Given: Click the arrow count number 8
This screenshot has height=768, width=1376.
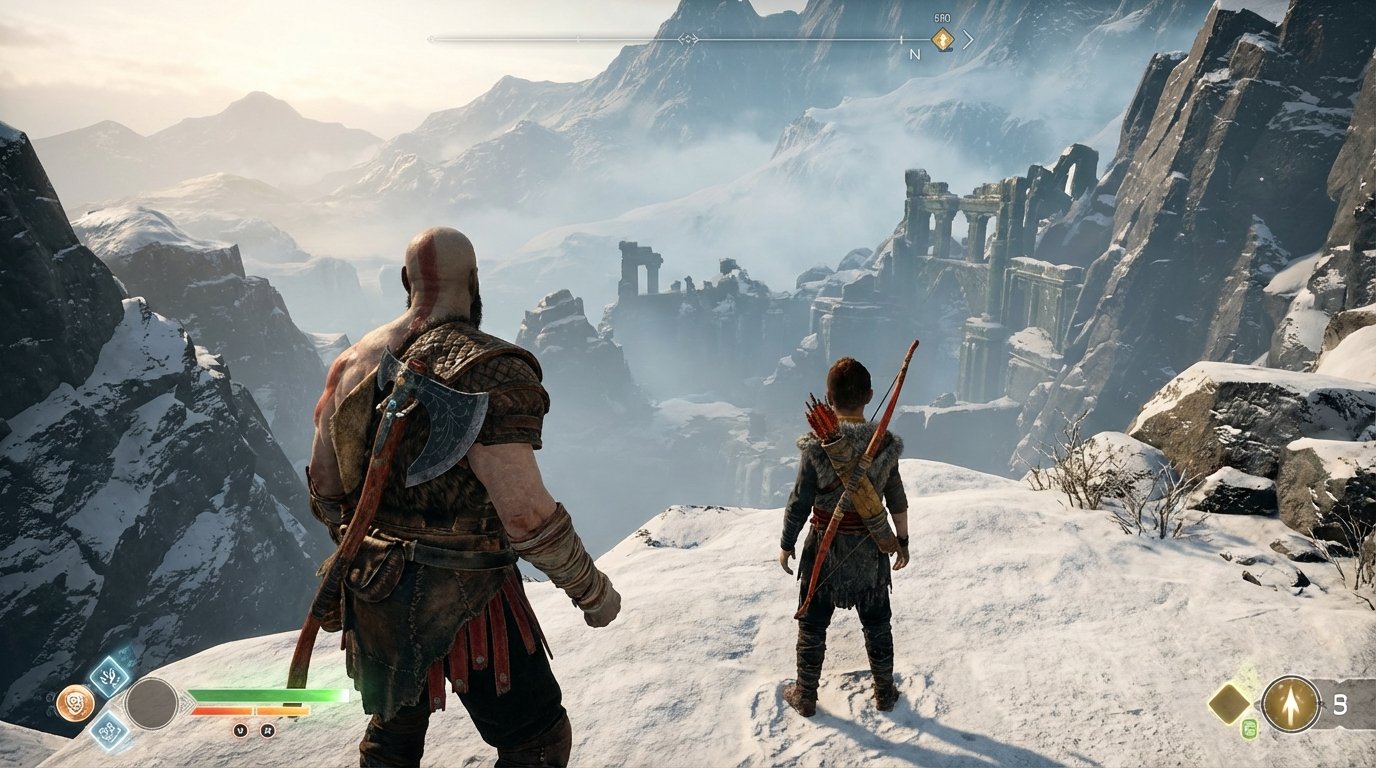Looking at the screenshot, I should (1341, 706).
